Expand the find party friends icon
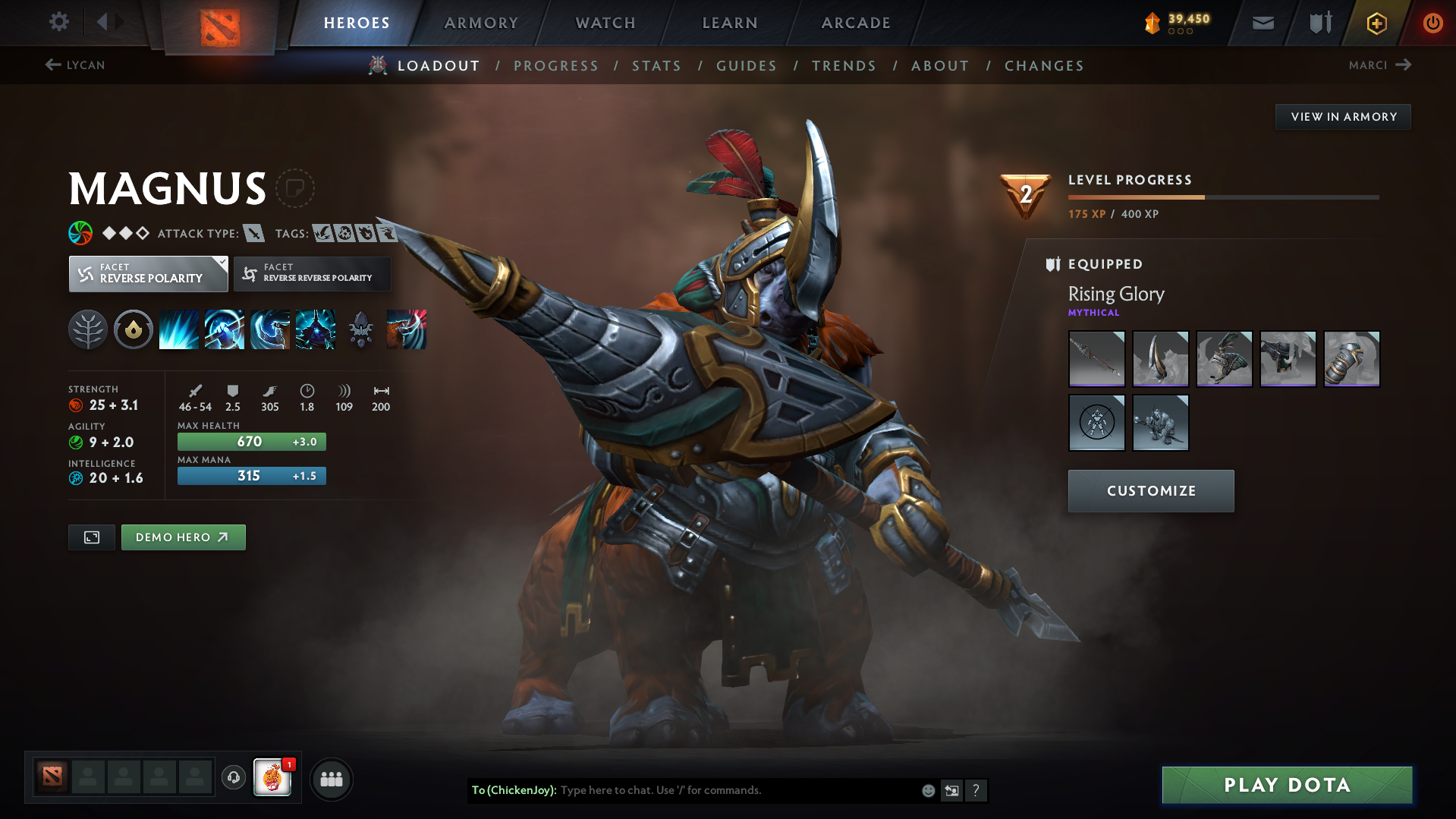The image size is (1456, 819). point(332,779)
